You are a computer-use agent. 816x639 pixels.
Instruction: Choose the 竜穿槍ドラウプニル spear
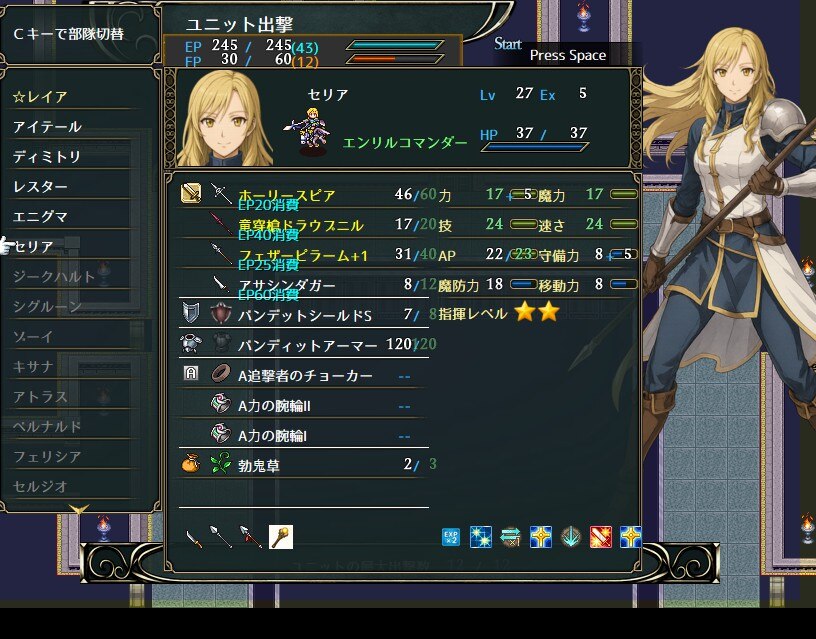pos(300,225)
